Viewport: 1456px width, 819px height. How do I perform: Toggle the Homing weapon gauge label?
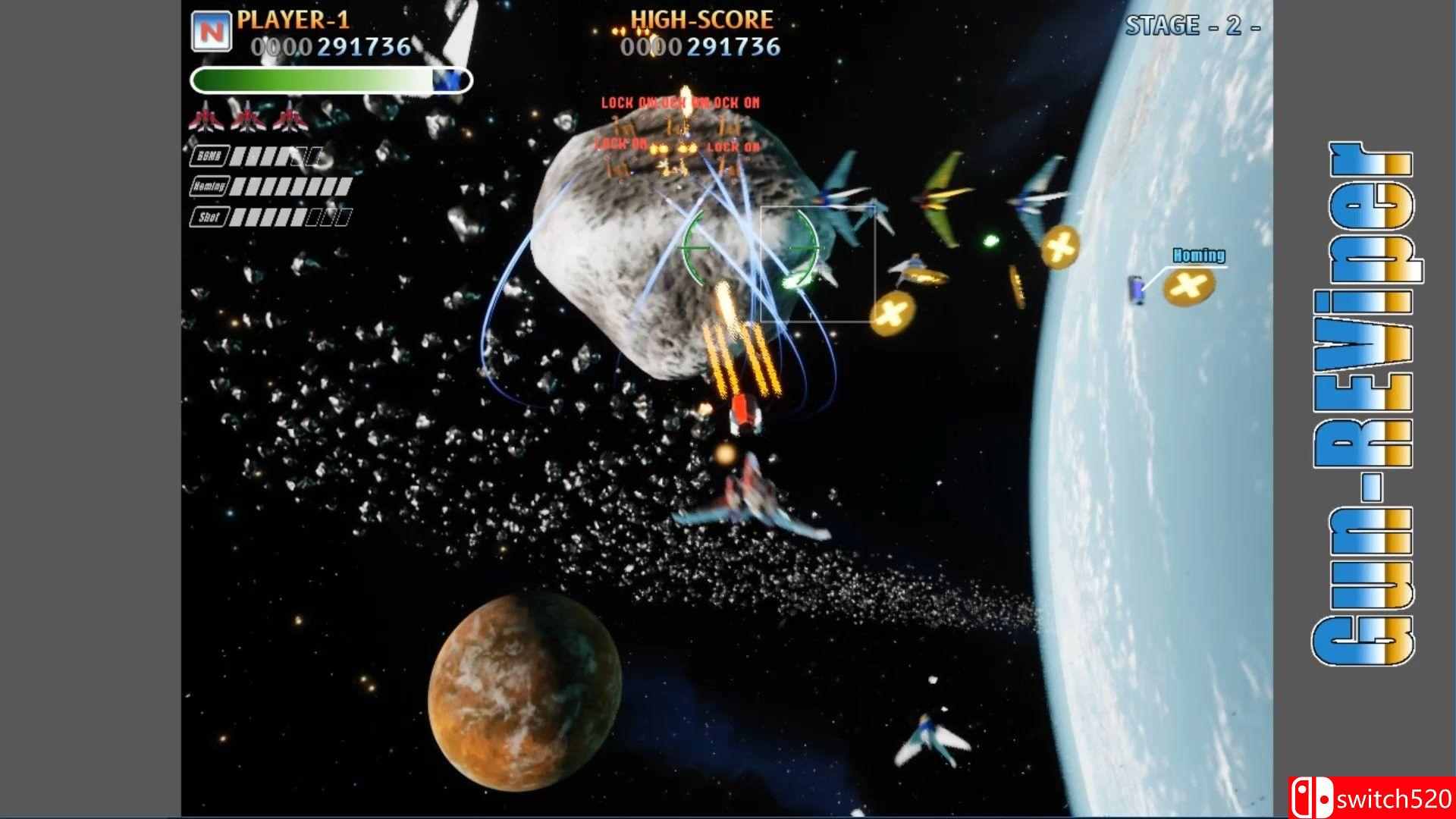point(211,187)
